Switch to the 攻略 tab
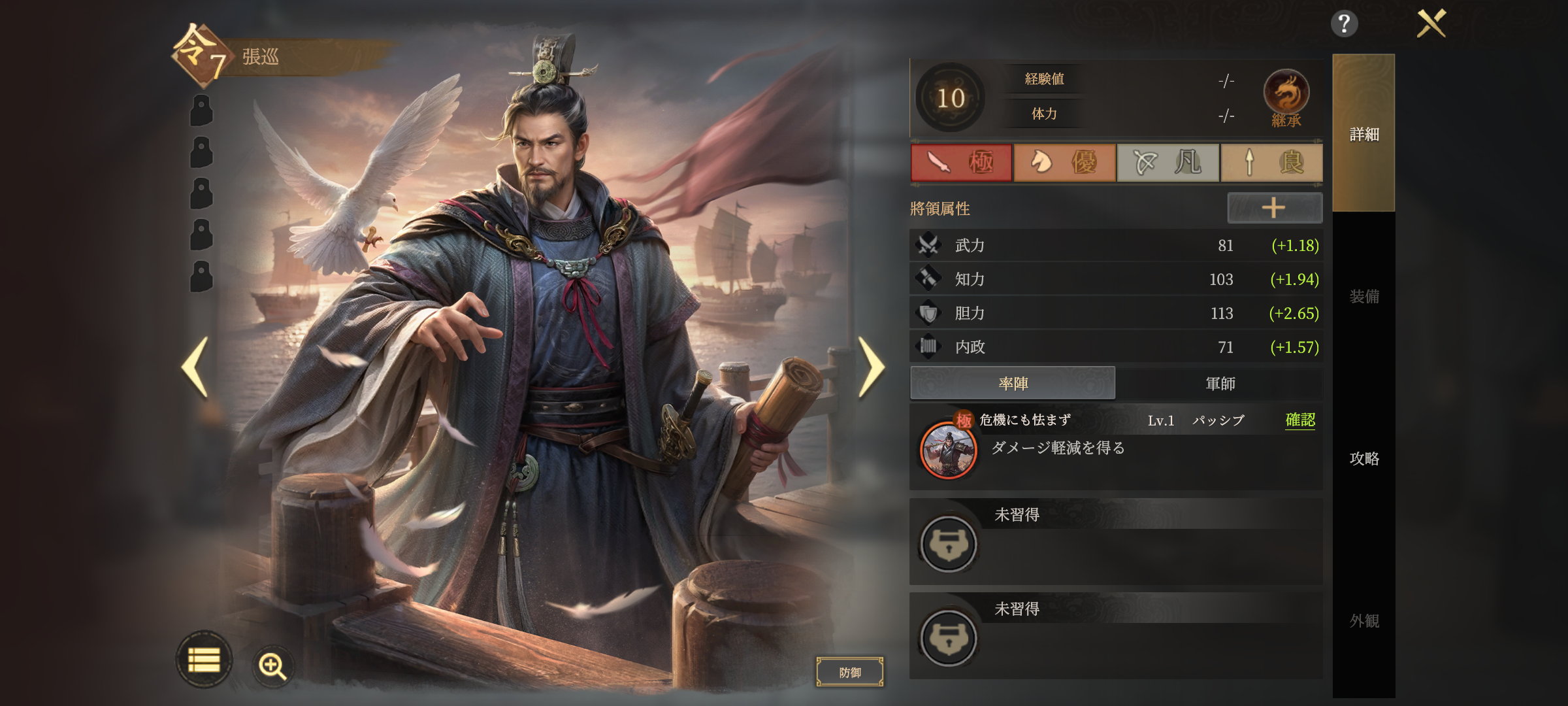 [1364, 458]
